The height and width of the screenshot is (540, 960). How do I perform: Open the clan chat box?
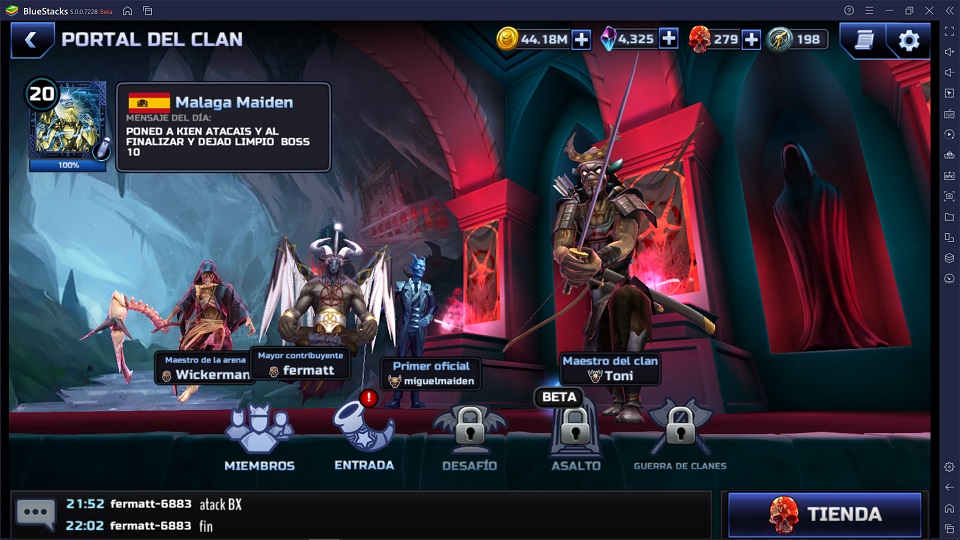tap(37, 514)
